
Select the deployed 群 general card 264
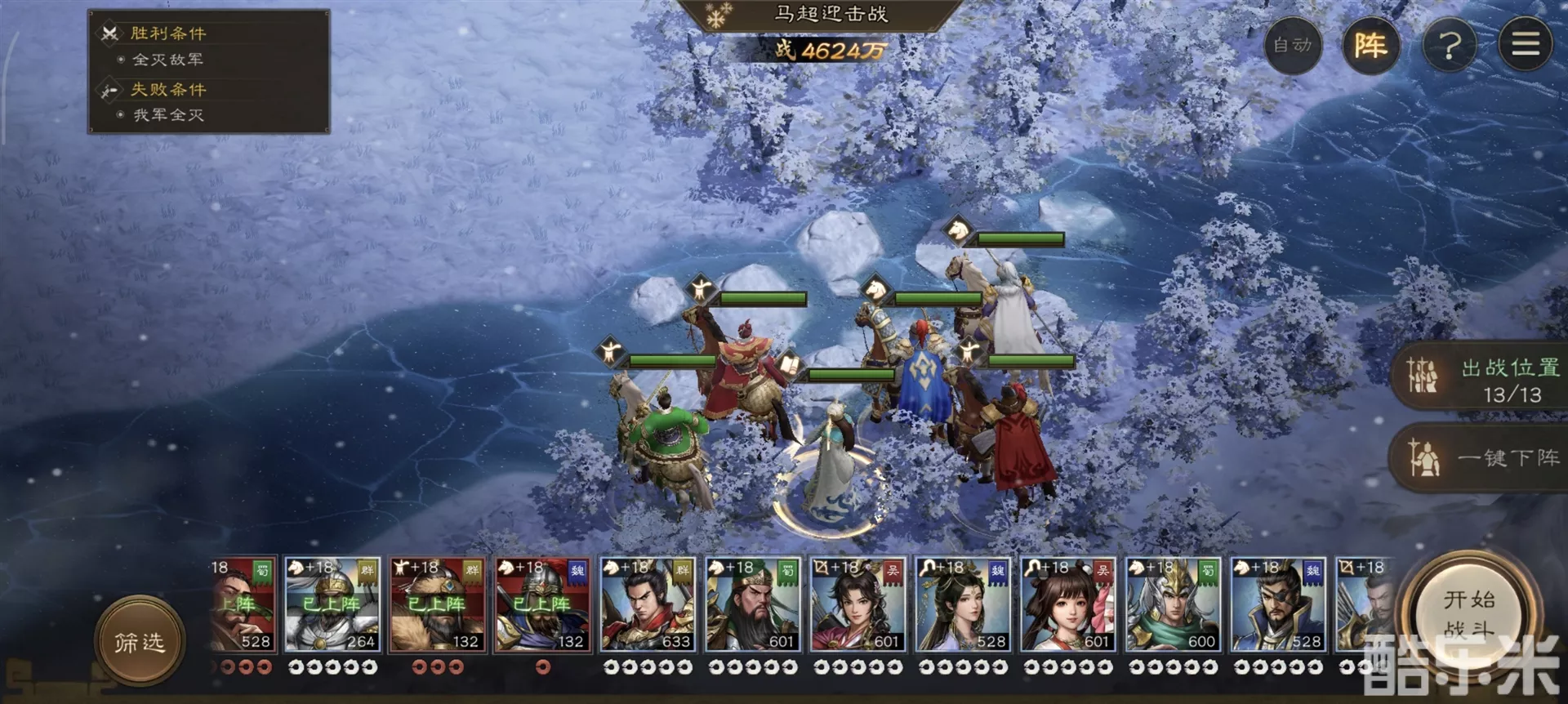[x=332, y=605]
